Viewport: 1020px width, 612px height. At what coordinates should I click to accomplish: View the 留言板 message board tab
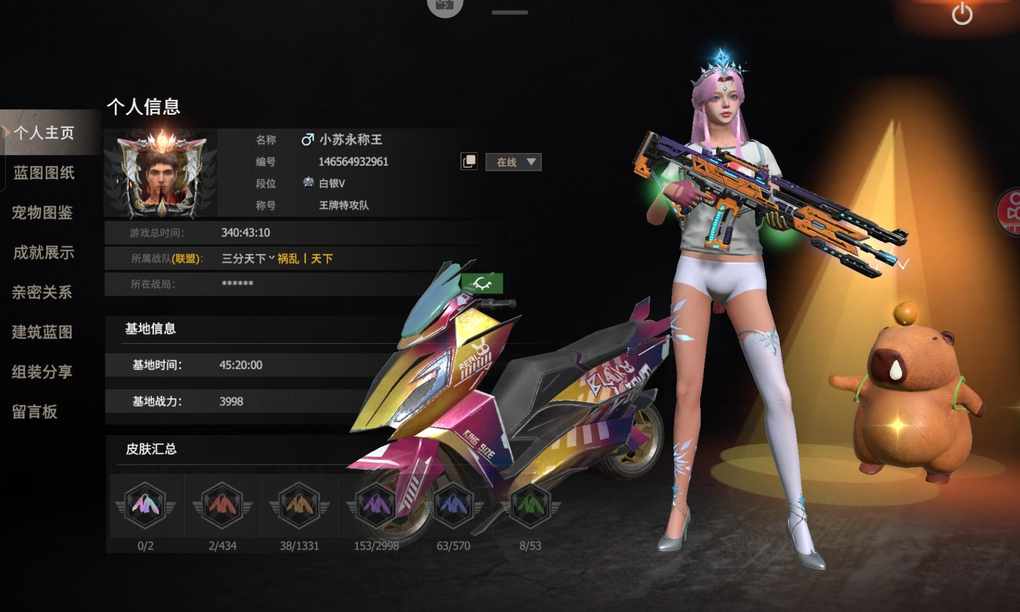pos(35,411)
